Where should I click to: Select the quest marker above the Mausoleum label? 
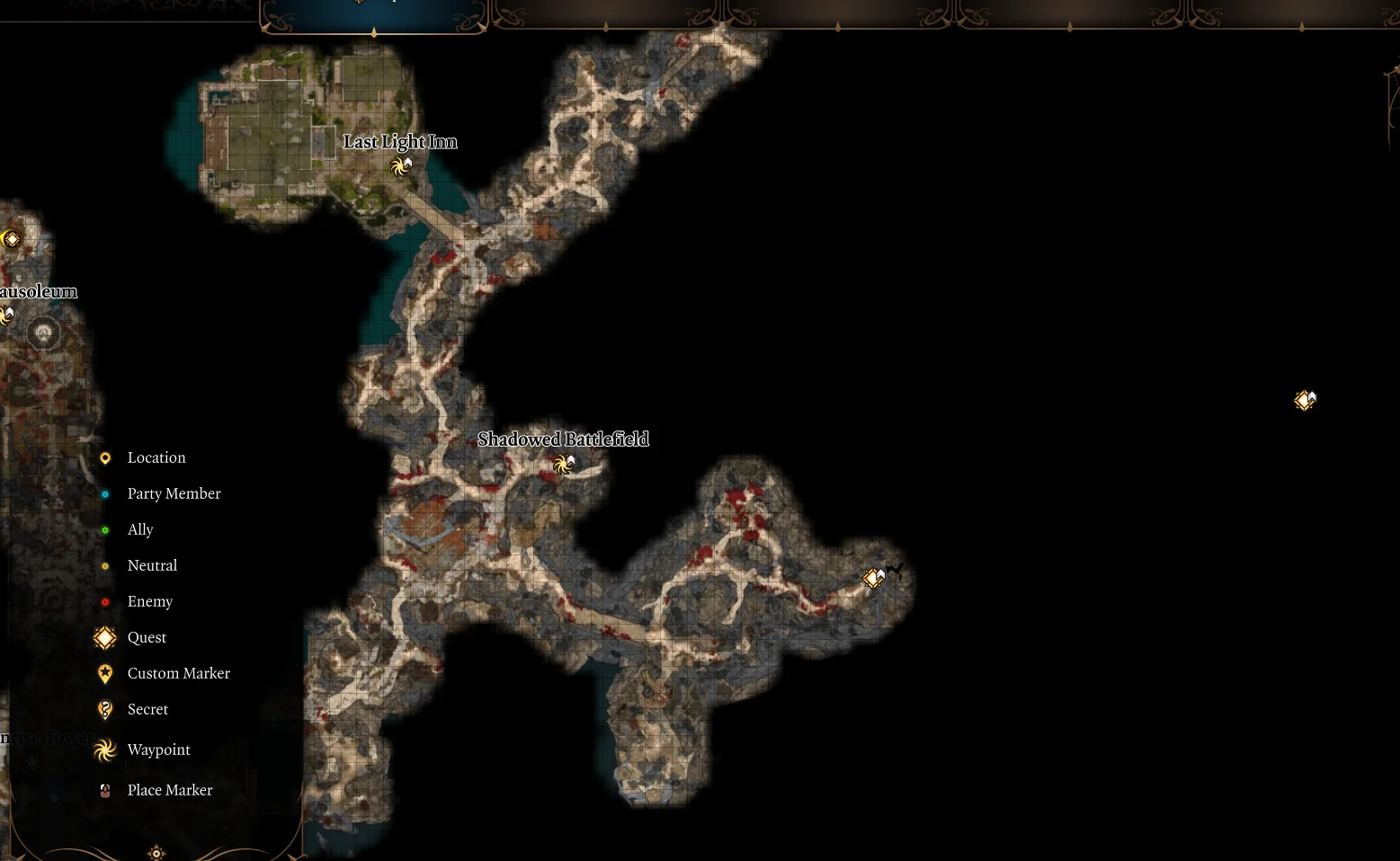pos(12,238)
